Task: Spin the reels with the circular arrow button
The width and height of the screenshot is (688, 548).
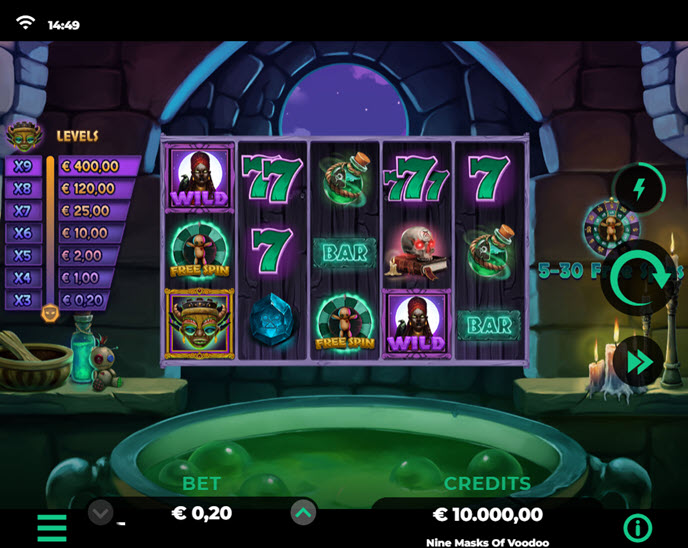Action: 638,278
